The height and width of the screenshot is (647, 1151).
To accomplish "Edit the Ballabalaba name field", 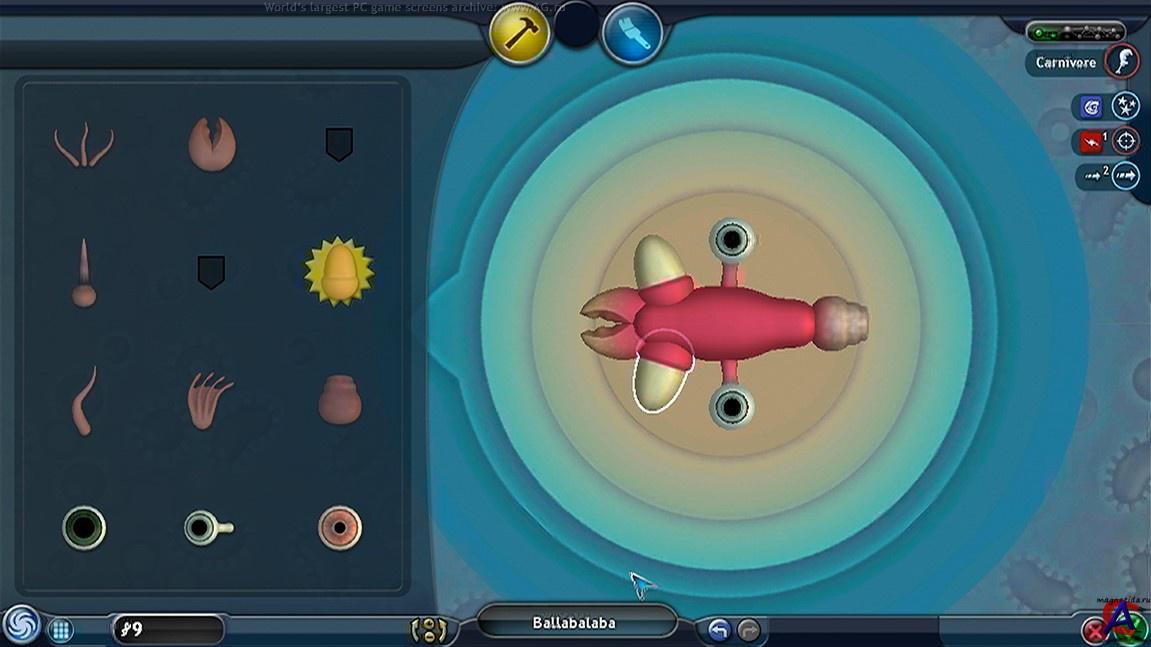I will coord(574,623).
